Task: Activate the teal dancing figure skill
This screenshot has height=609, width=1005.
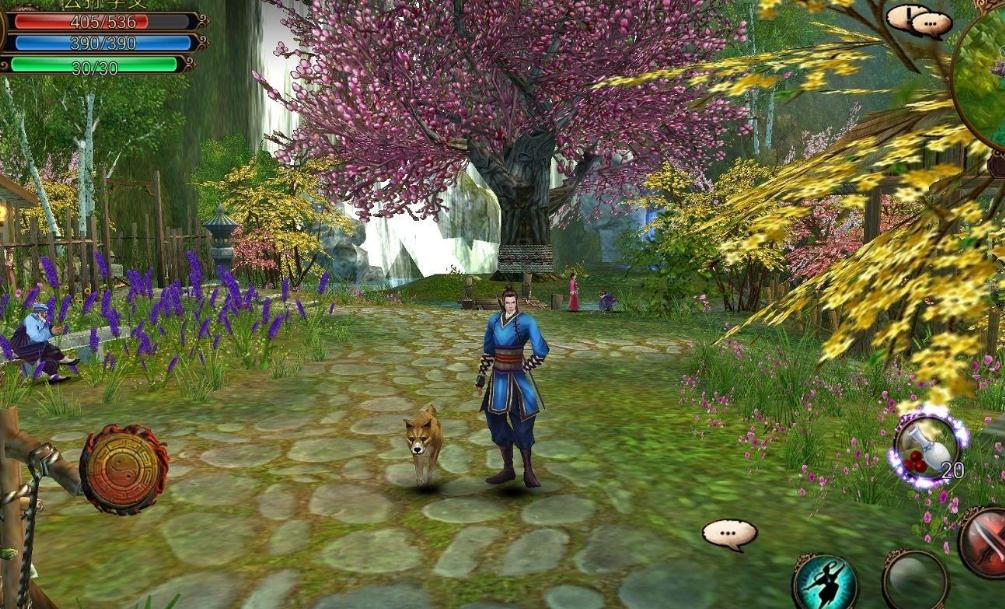Action: click(x=825, y=582)
